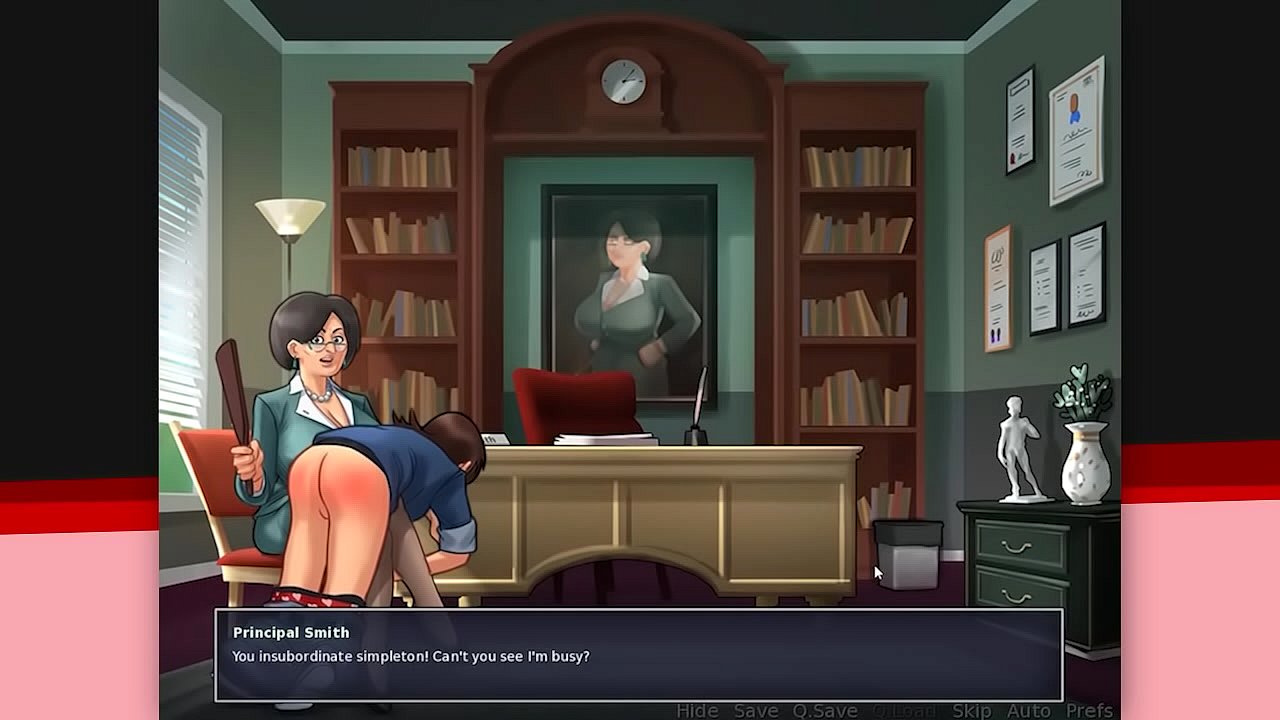Quick load with Q.Load
The width and height of the screenshot is (1280, 720).
tap(905, 710)
